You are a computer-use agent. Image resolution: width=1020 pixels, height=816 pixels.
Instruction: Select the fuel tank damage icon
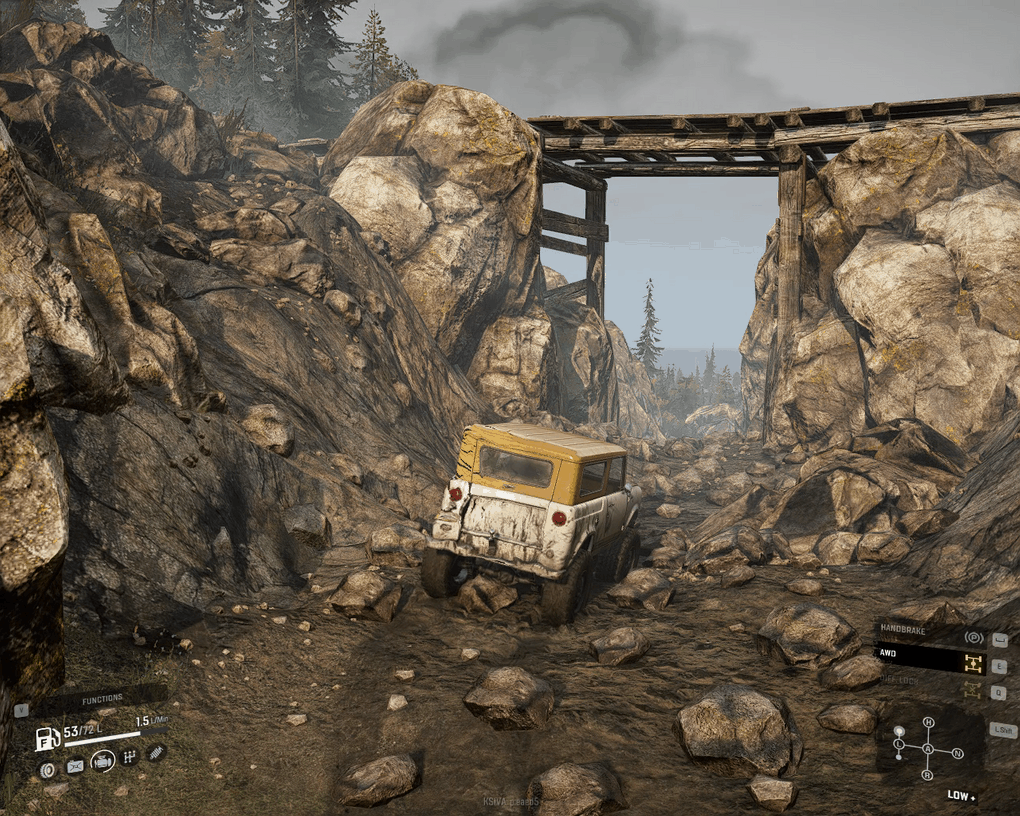[75, 766]
